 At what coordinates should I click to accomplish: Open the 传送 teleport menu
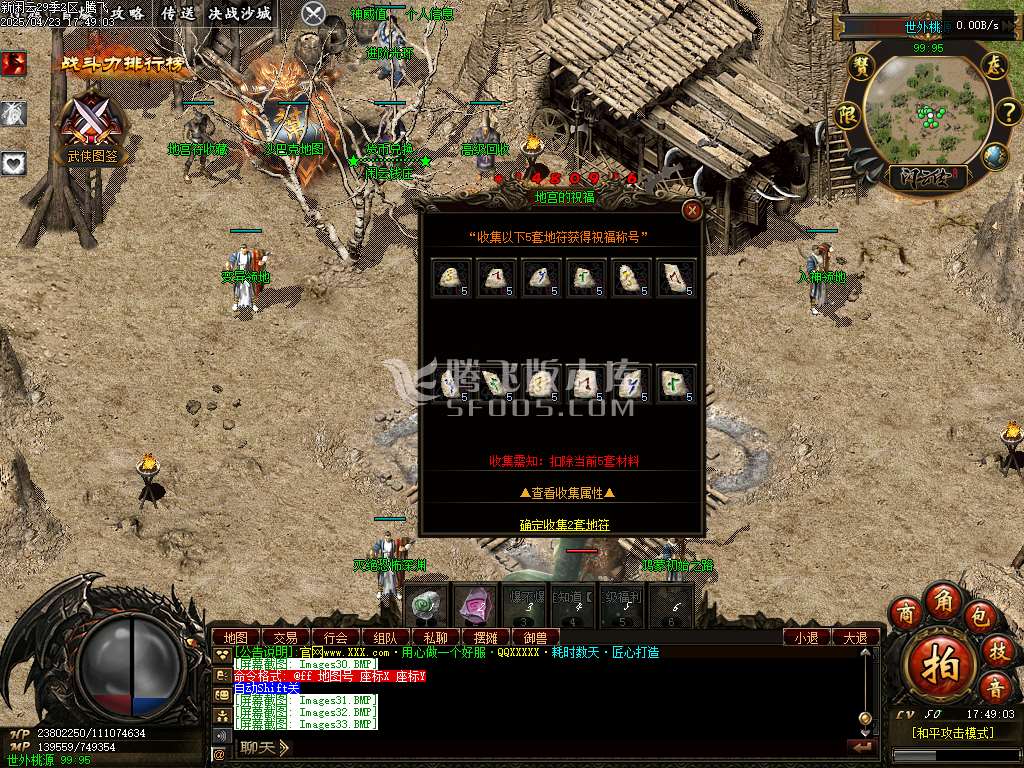[x=179, y=13]
